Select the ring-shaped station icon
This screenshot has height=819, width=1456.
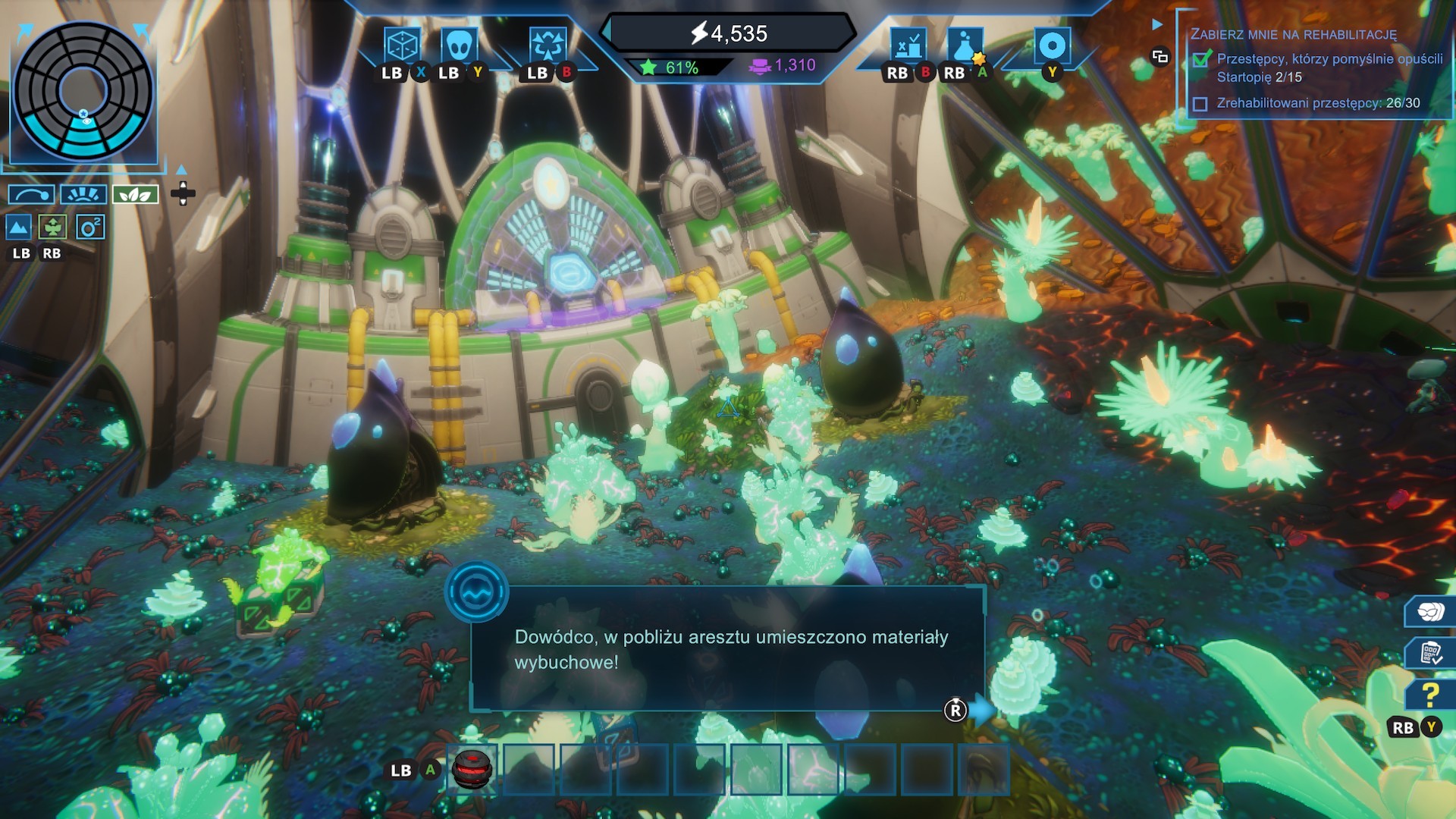pyautogui.click(x=1052, y=45)
